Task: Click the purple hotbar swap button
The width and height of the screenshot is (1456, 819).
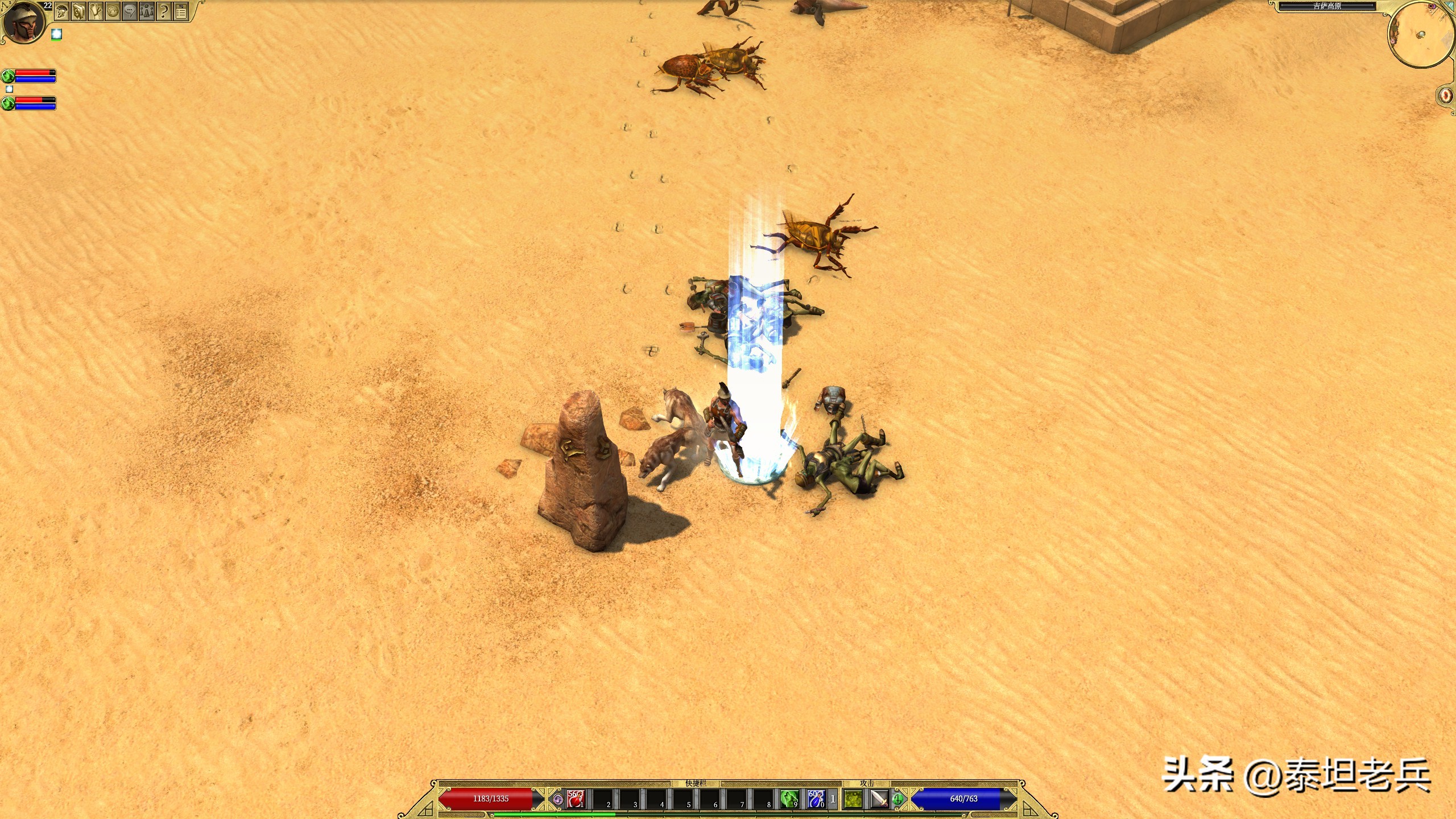Action: tap(558, 800)
